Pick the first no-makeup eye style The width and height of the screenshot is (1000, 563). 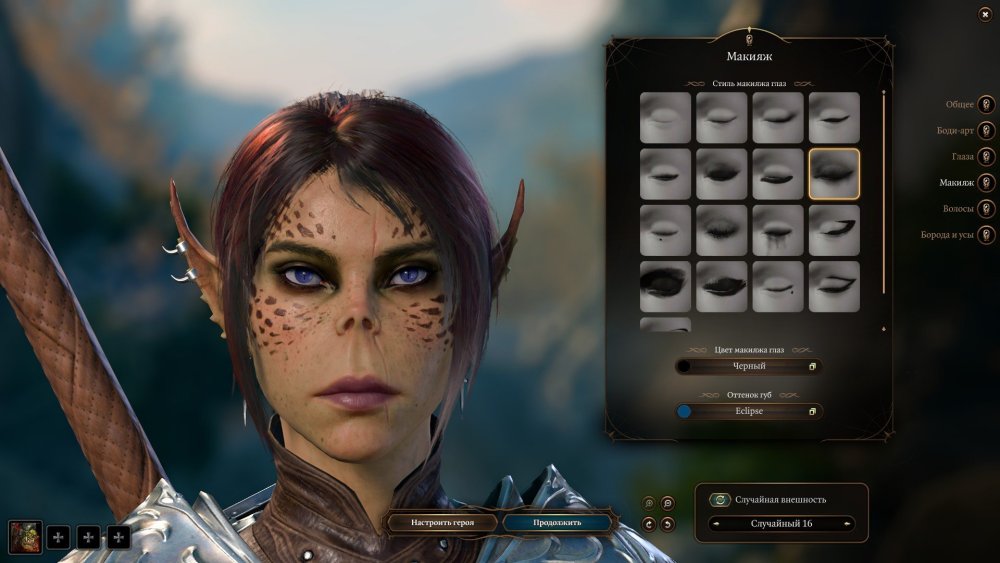coord(665,118)
